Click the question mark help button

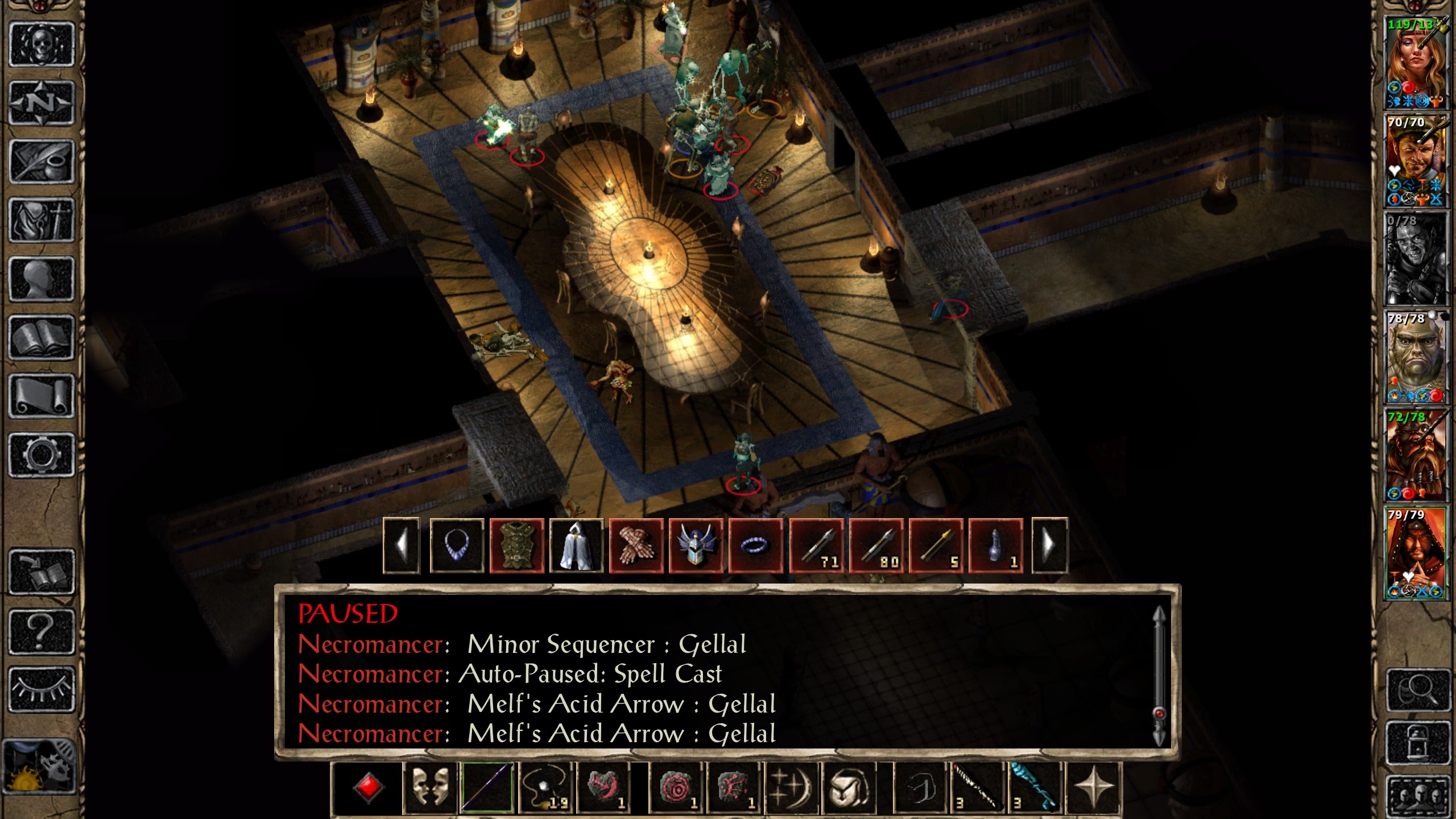tap(42, 631)
